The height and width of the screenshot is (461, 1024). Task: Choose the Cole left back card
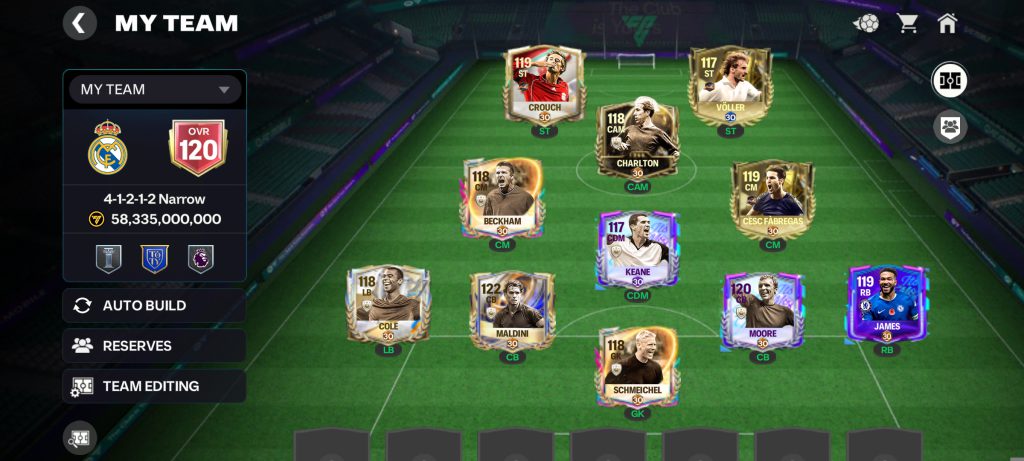click(387, 306)
